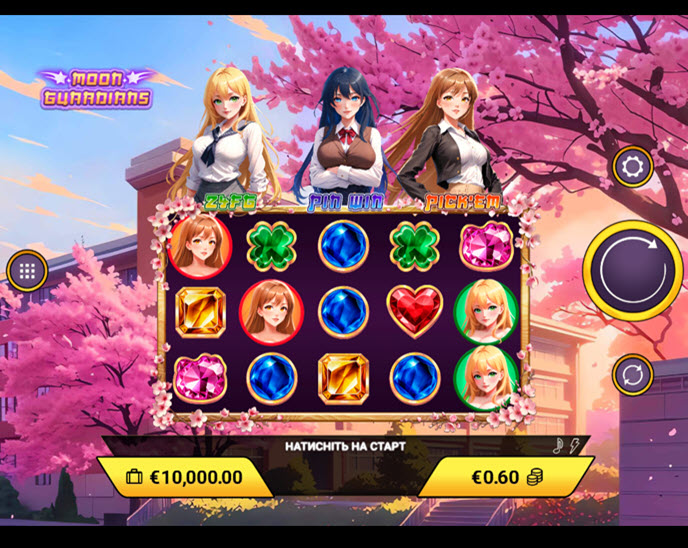Click the €10,000.00 balance panel

pos(185,477)
